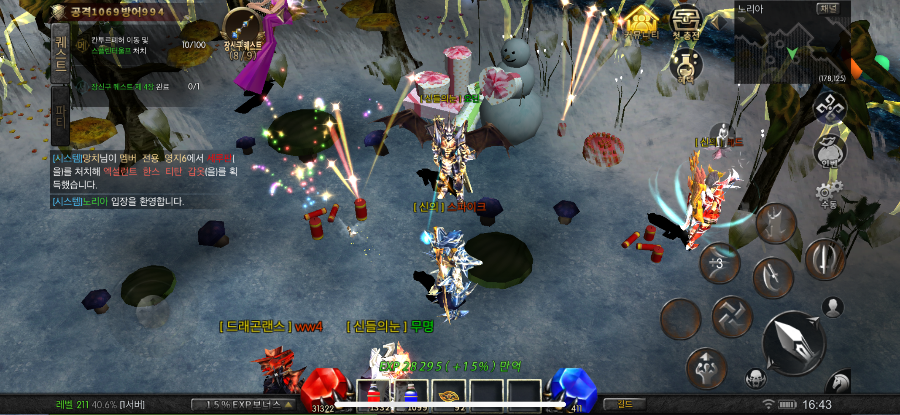Select the player portrait target button
900x415 pixels.
[x=832, y=306]
